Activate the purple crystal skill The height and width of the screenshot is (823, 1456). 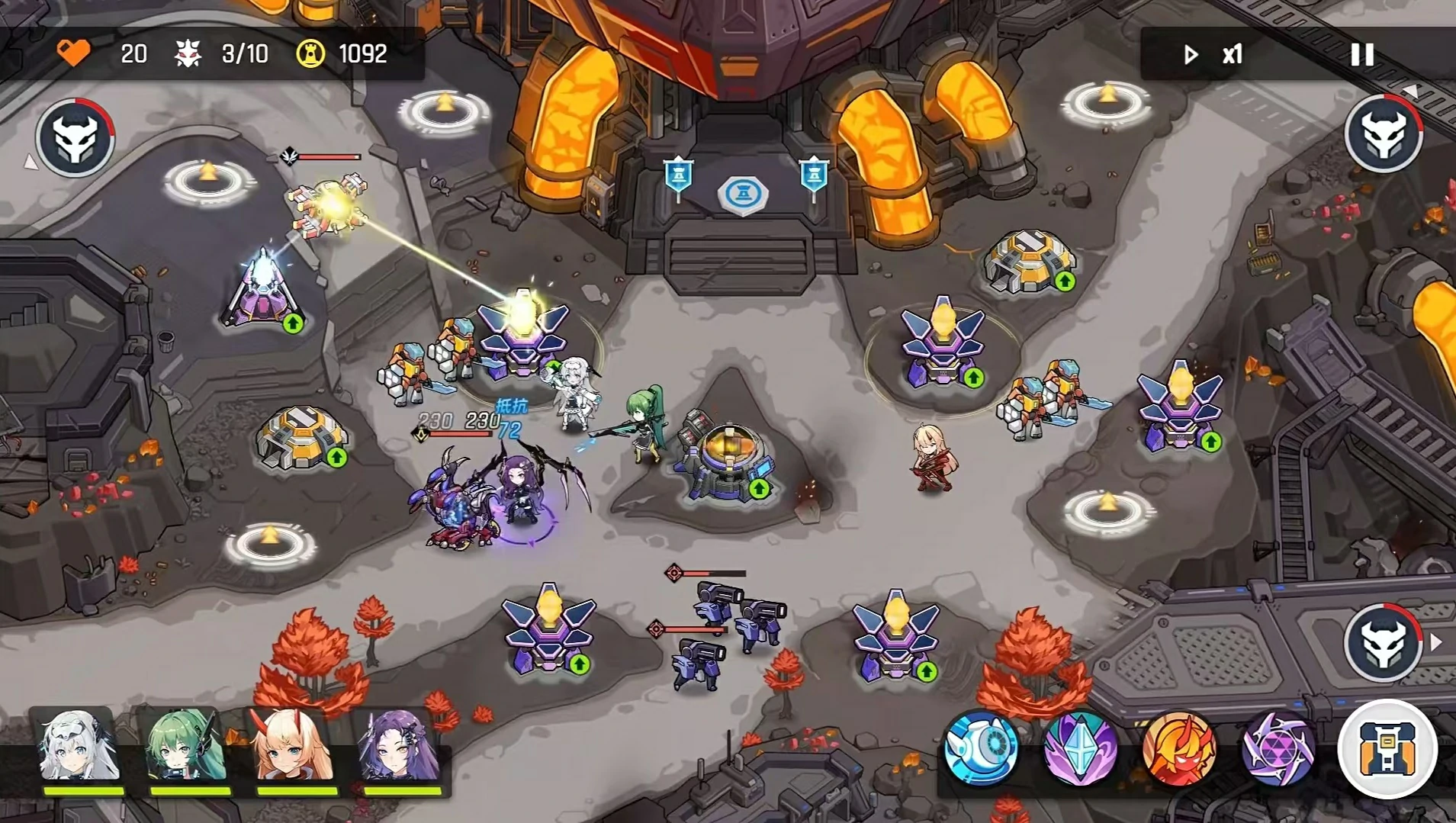coord(1079,748)
